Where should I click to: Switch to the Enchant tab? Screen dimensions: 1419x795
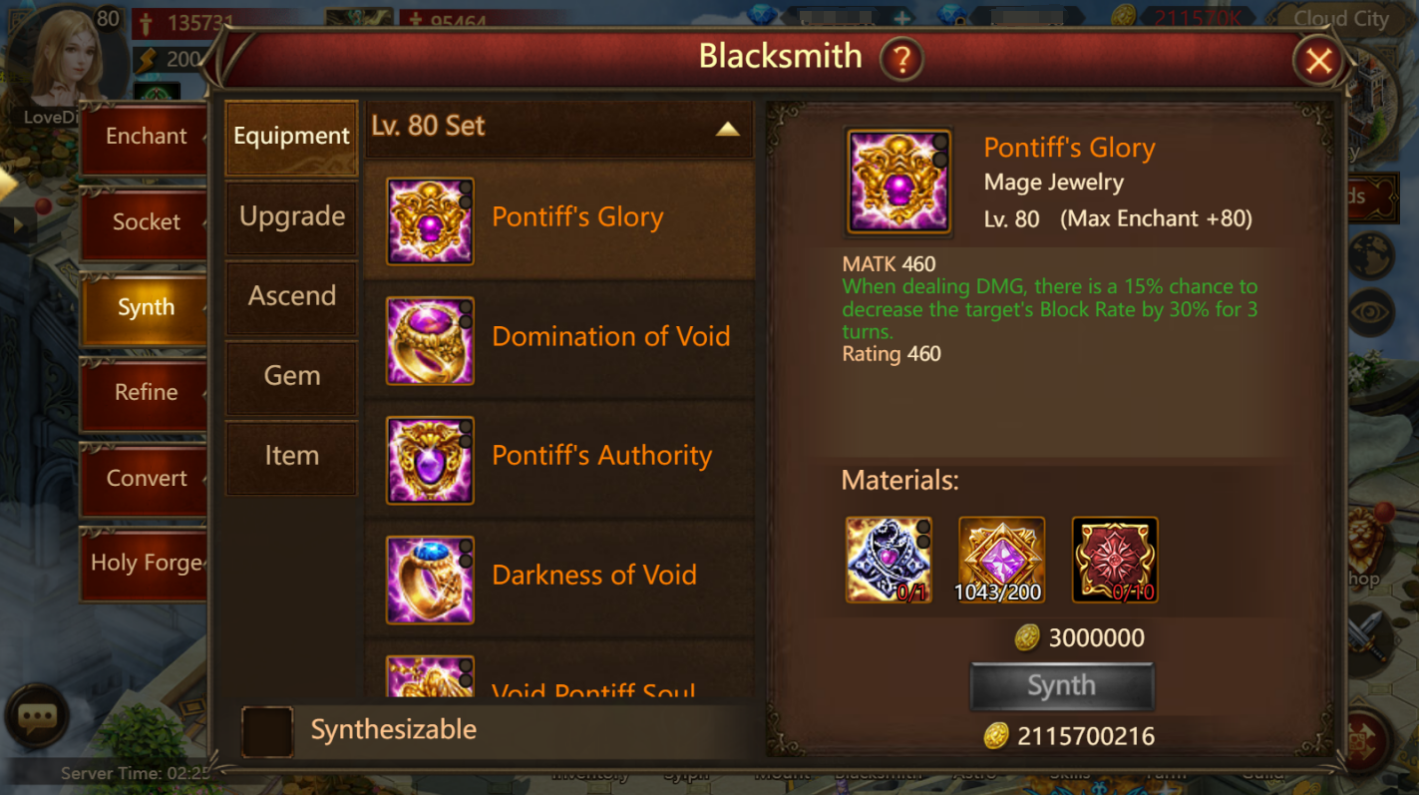click(x=146, y=136)
